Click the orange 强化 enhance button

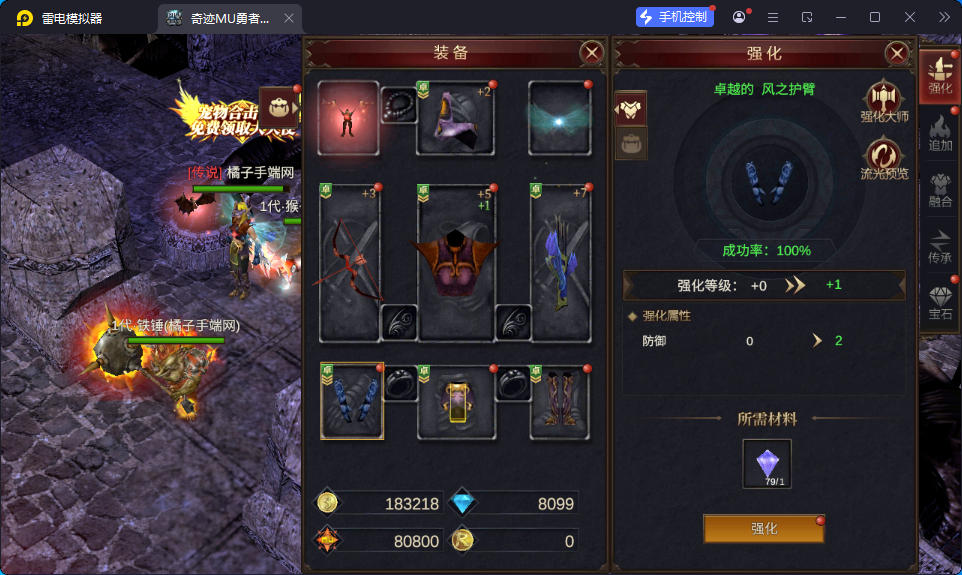click(x=764, y=528)
